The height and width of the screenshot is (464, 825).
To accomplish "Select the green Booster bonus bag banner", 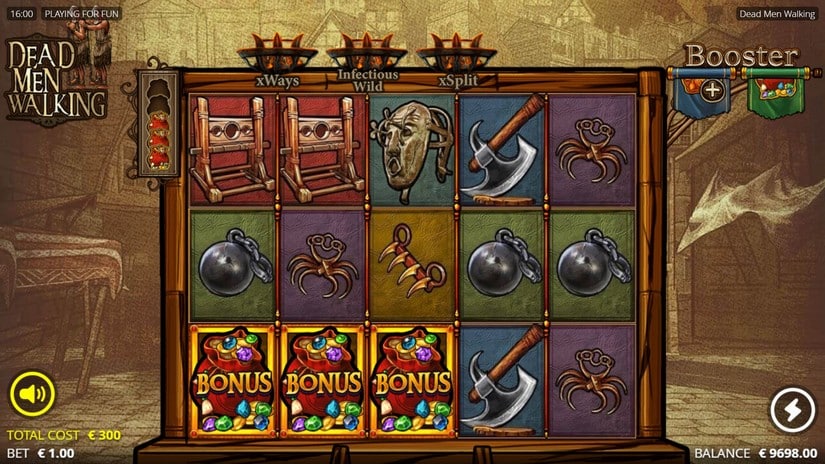I will [x=775, y=93].
